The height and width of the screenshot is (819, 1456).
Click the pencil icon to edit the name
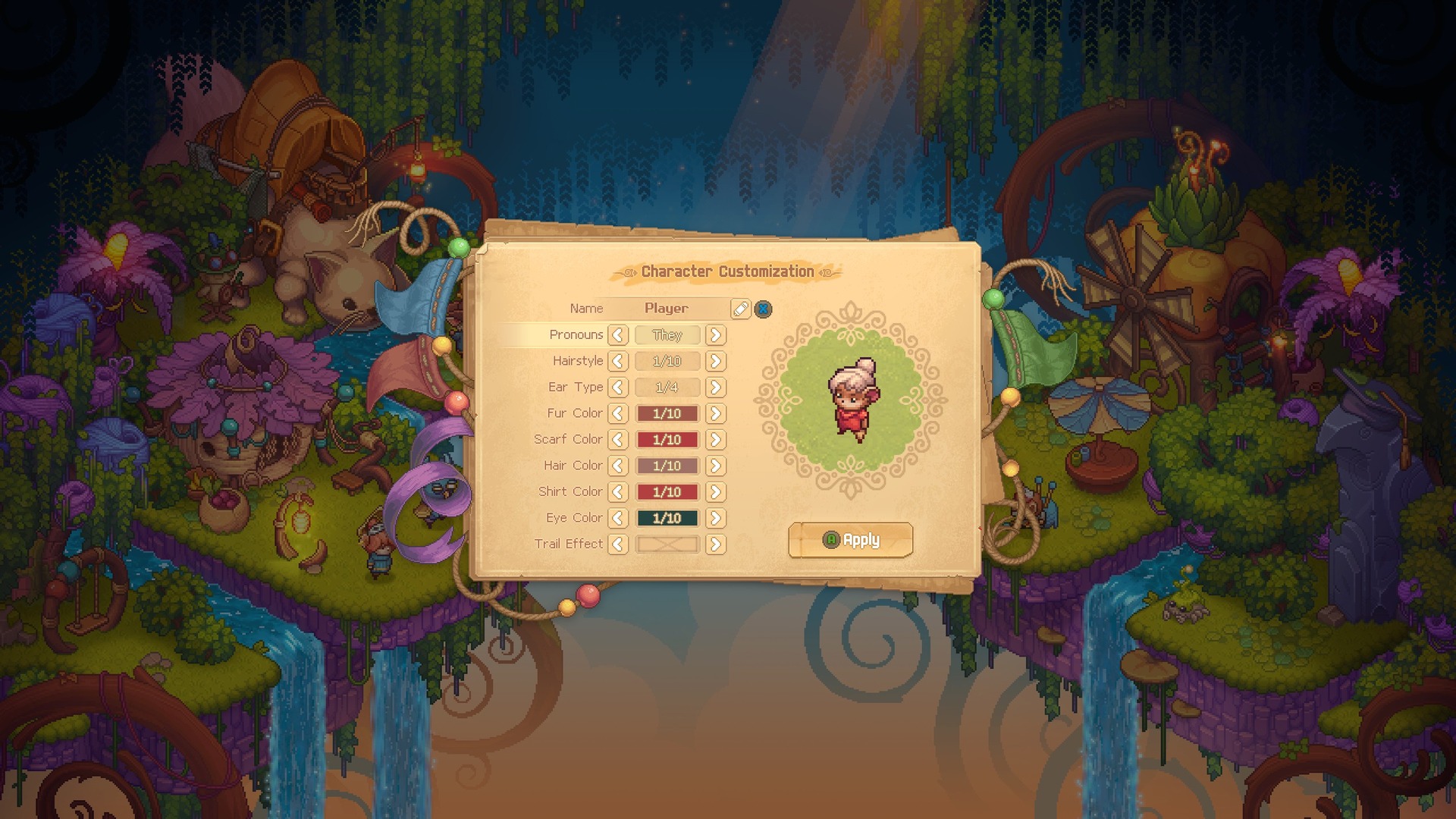coord(742,309)
